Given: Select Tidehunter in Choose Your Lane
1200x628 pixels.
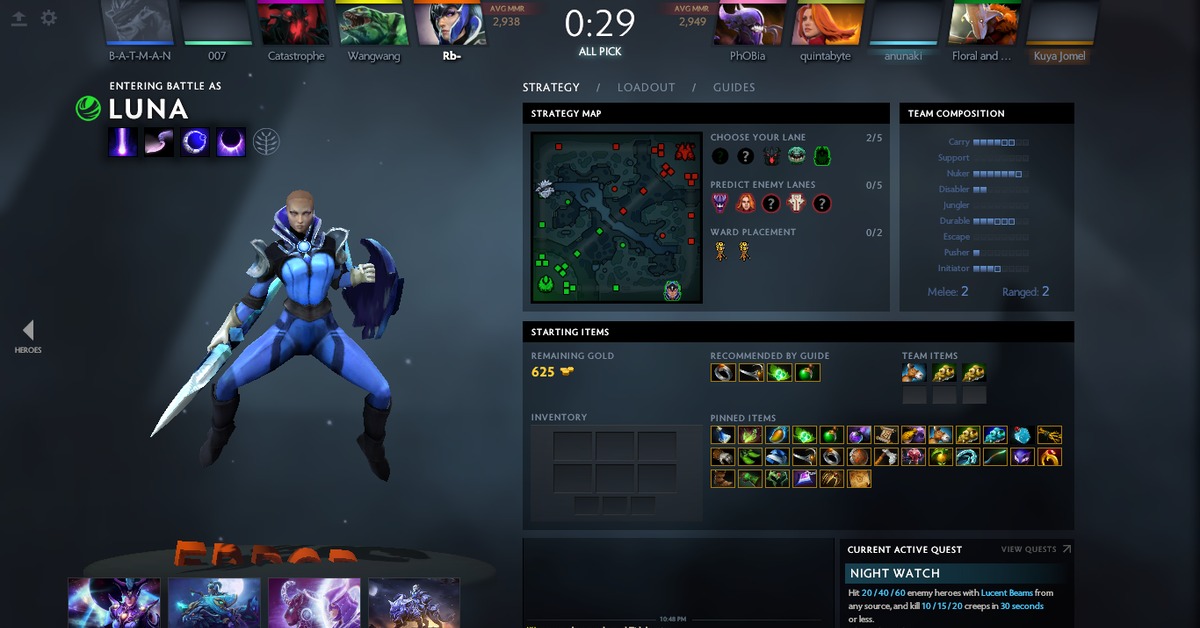Looking at the screenshot, I should coord(796,156).
